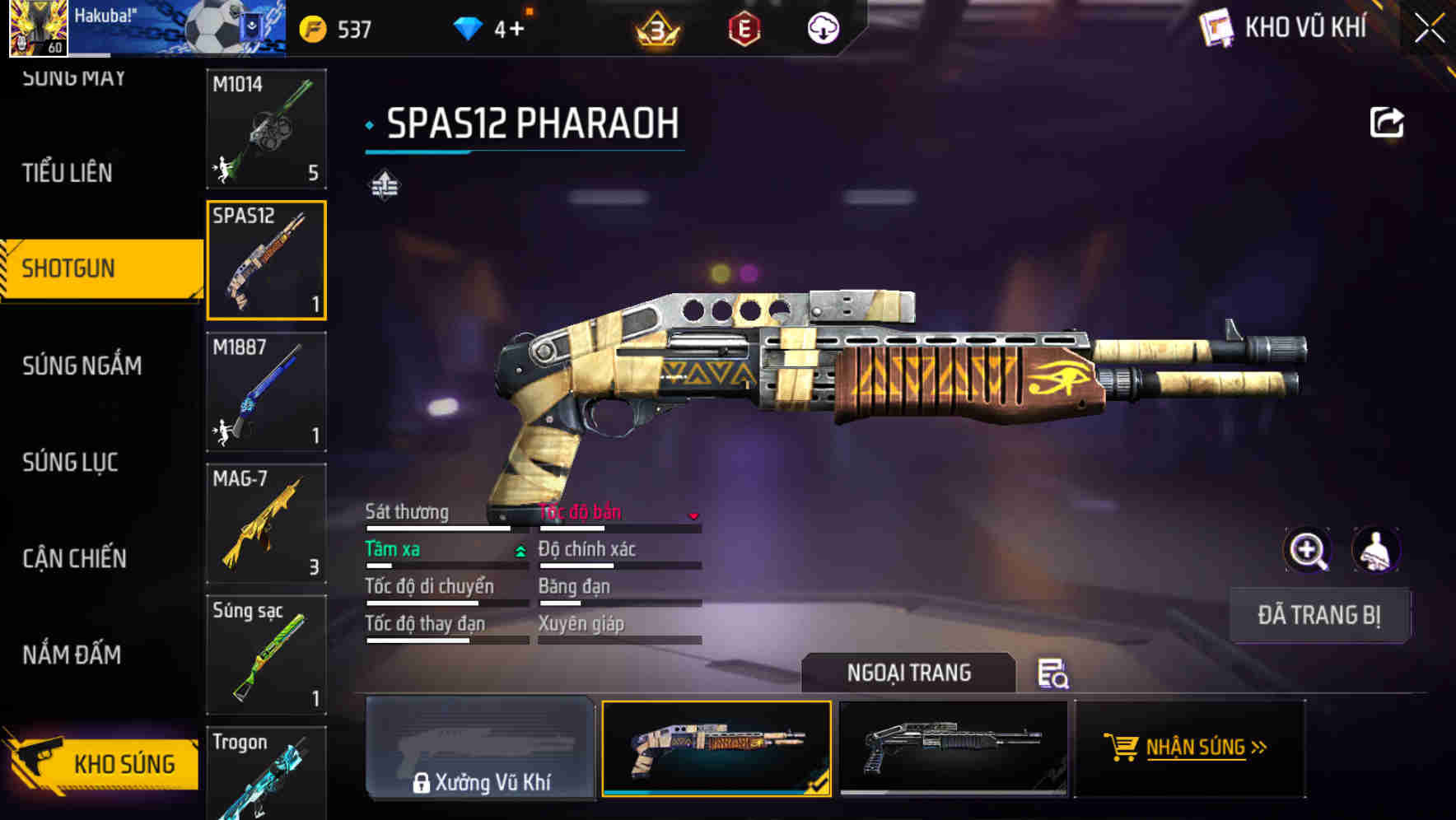
Task: Open the cloud download icon in top bar
Action: coord(822,27)
